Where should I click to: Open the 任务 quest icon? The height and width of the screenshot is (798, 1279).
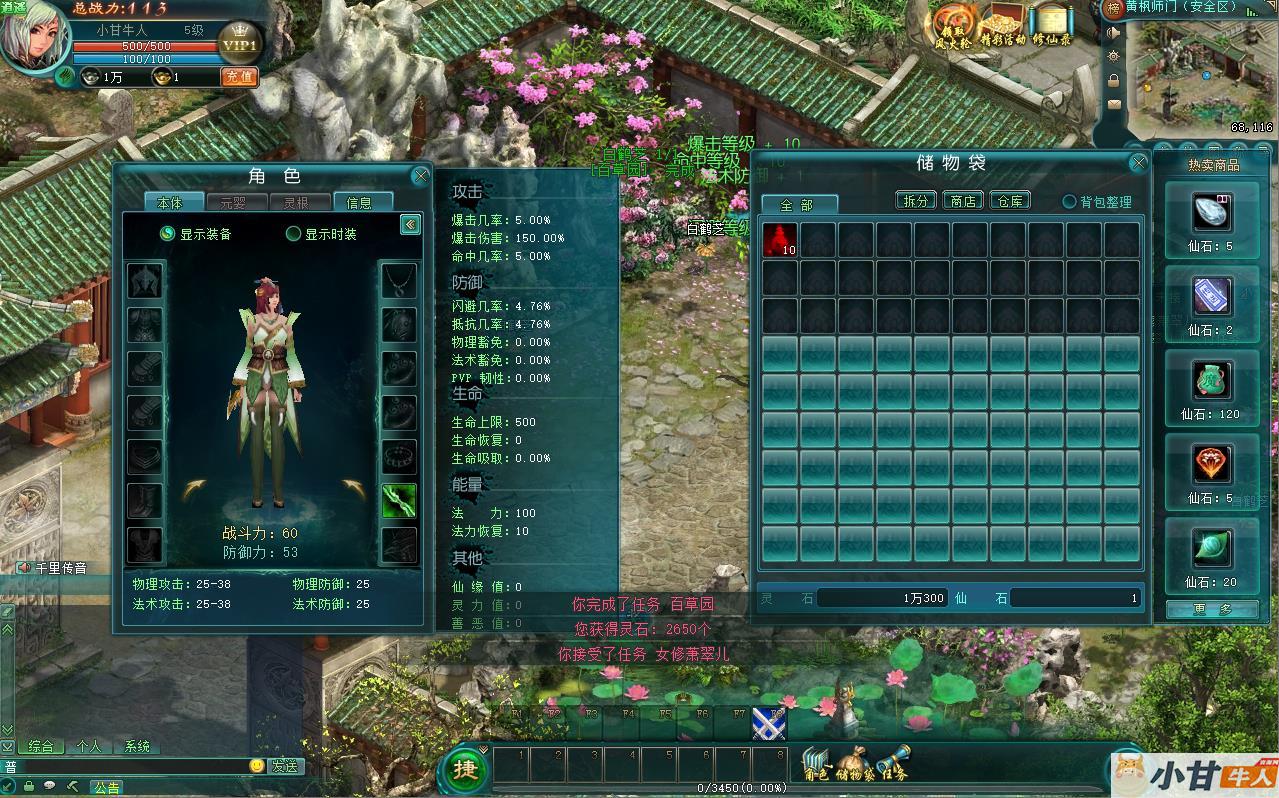893,765
